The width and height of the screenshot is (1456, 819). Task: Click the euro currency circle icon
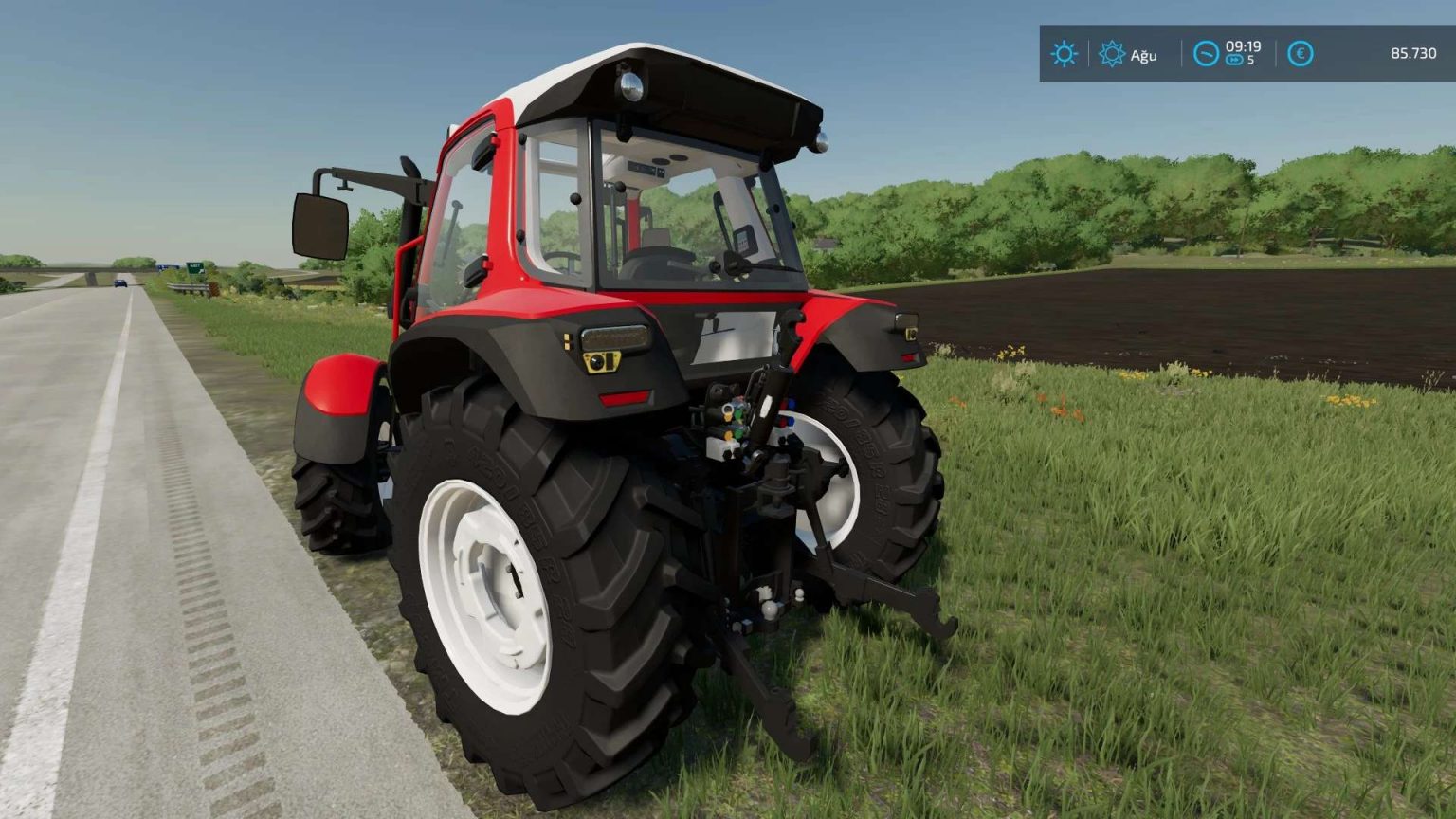[x=1299, y=53]
